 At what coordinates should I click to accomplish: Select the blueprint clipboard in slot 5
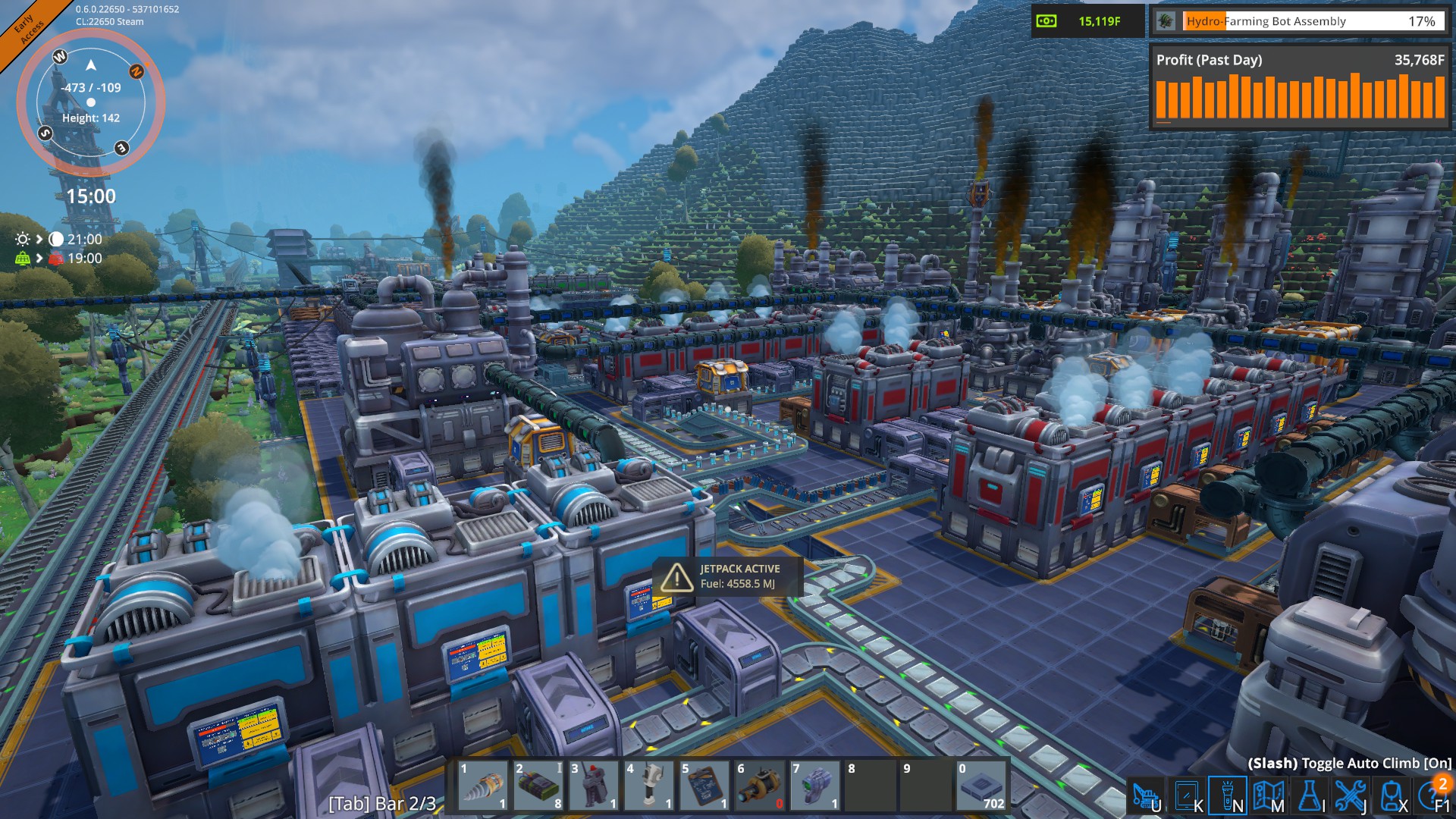click(x=704, y=786)
